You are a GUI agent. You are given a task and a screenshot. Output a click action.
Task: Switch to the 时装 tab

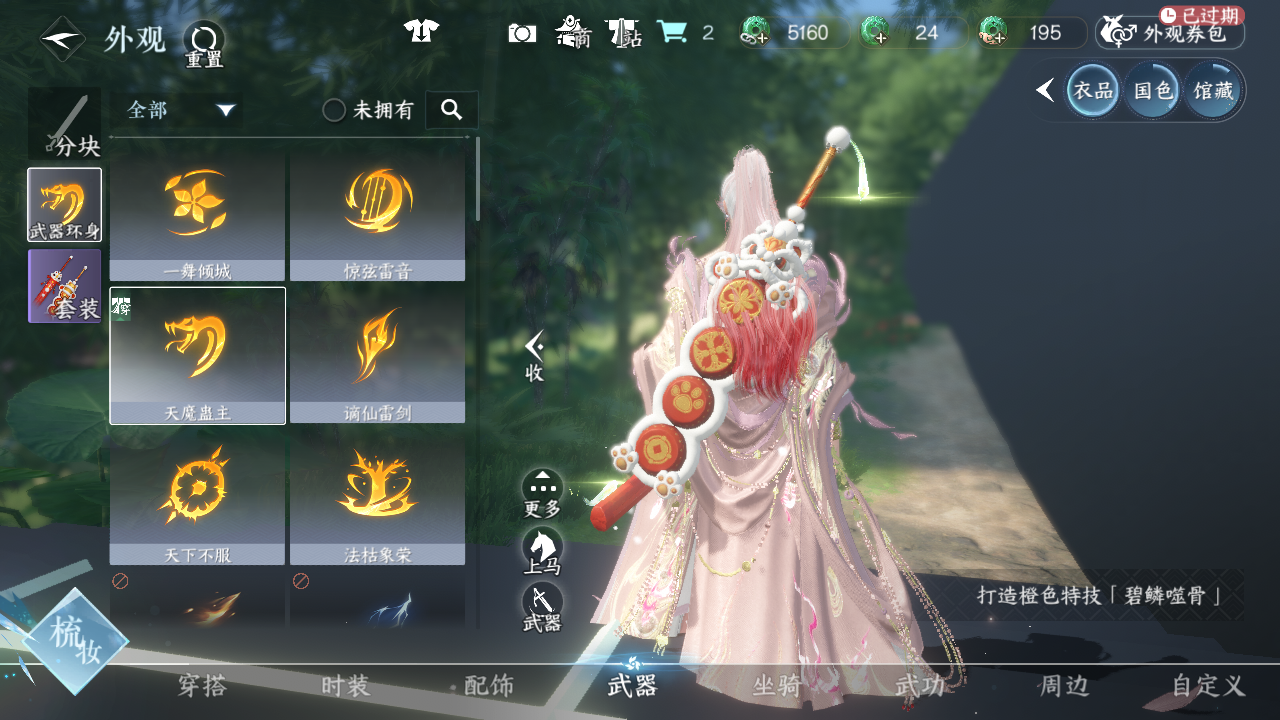346,686
